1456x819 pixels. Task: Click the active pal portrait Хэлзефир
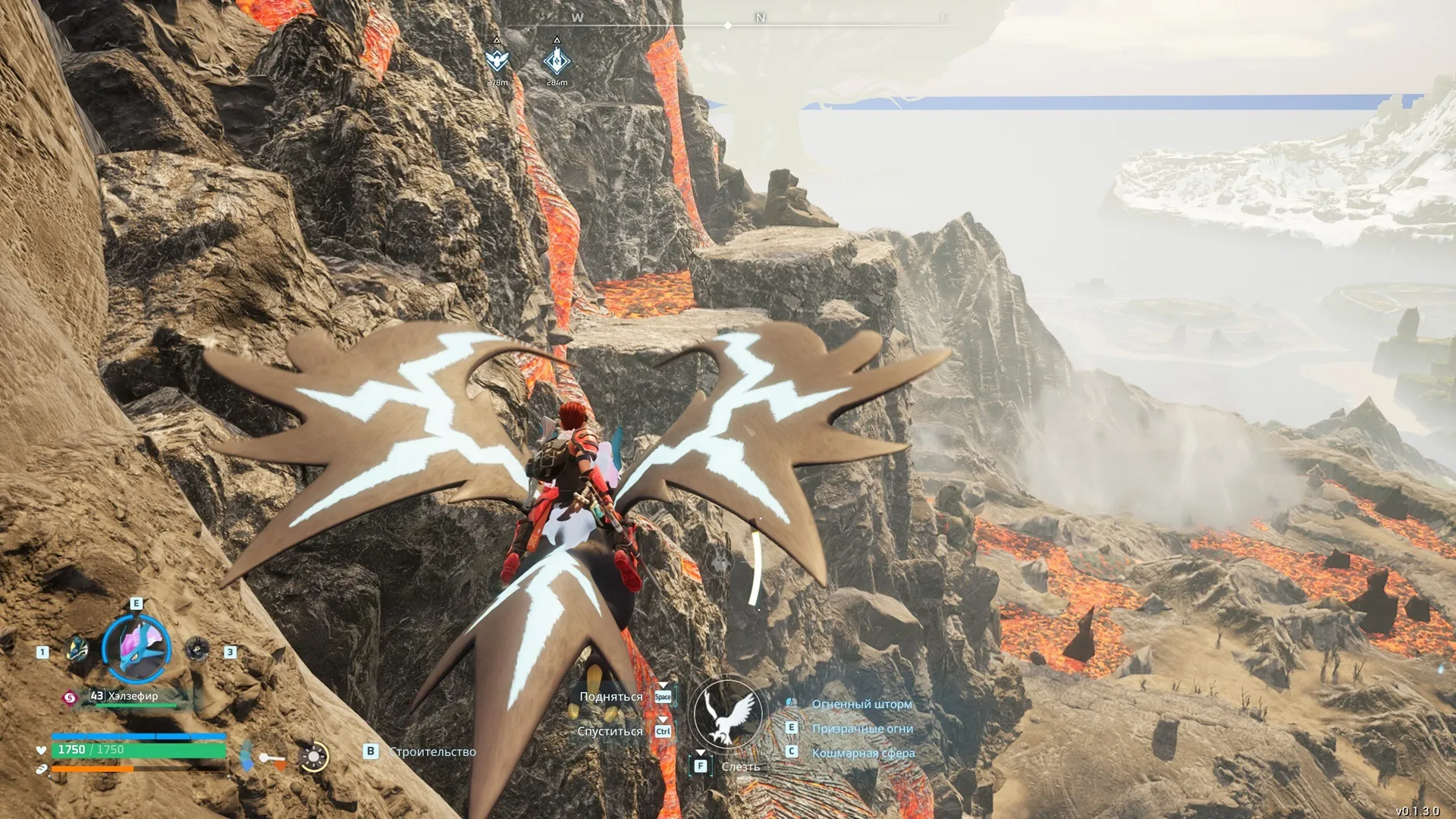(x=136, y=648)
